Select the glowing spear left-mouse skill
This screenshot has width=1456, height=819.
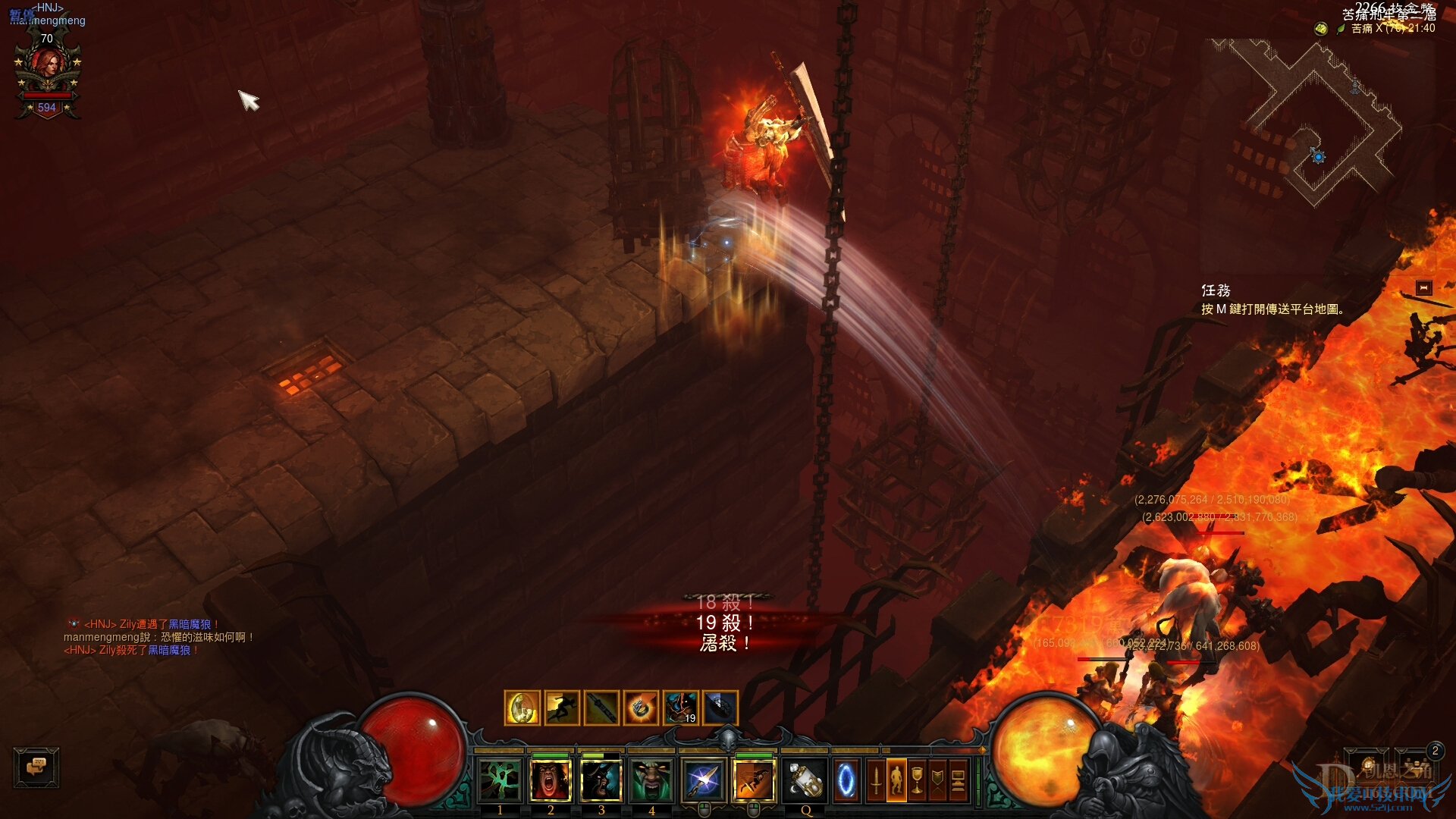coord(703,780)
